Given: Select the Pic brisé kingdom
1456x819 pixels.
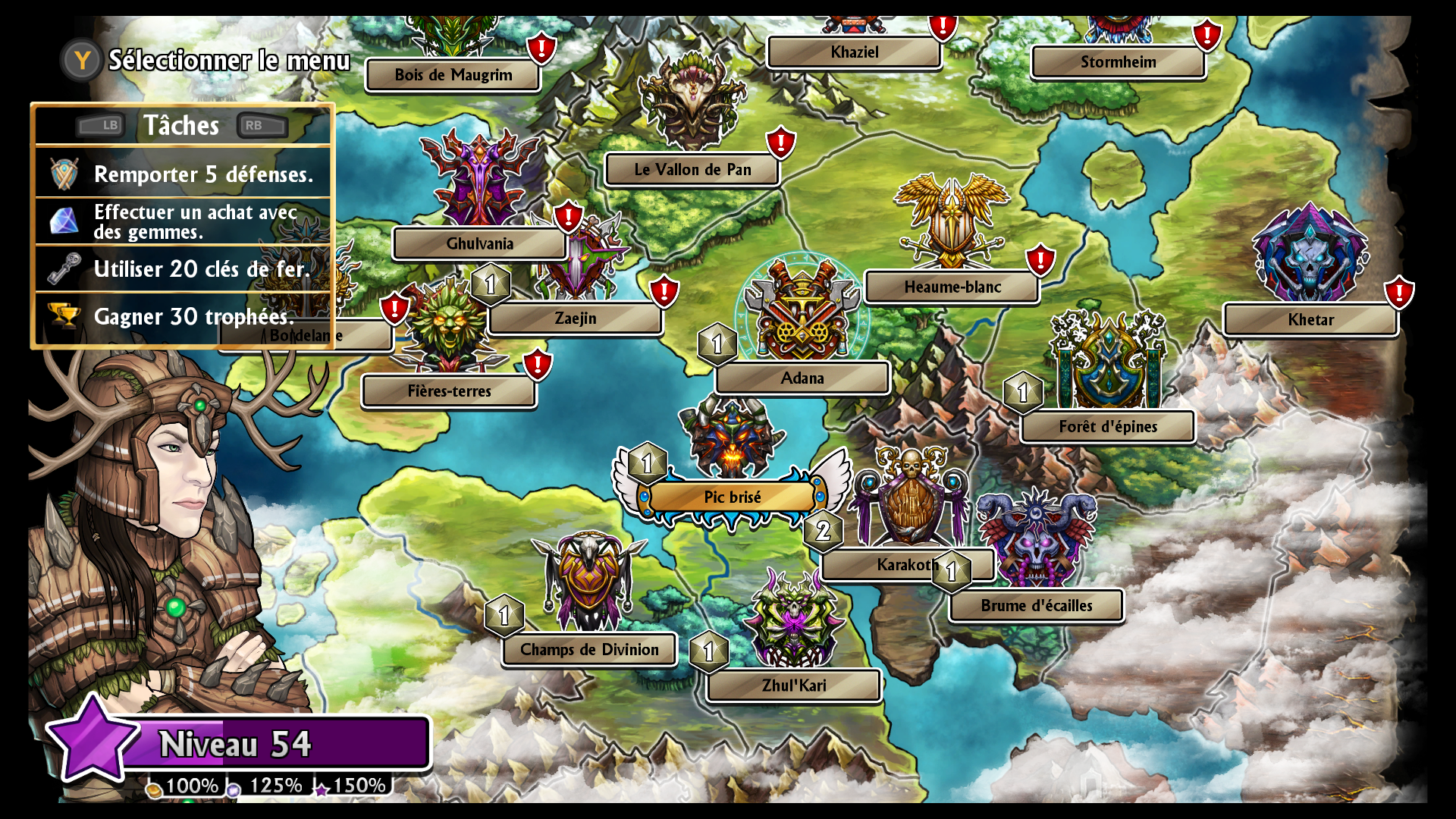Looking at the screenshot, I should point(732,497).
